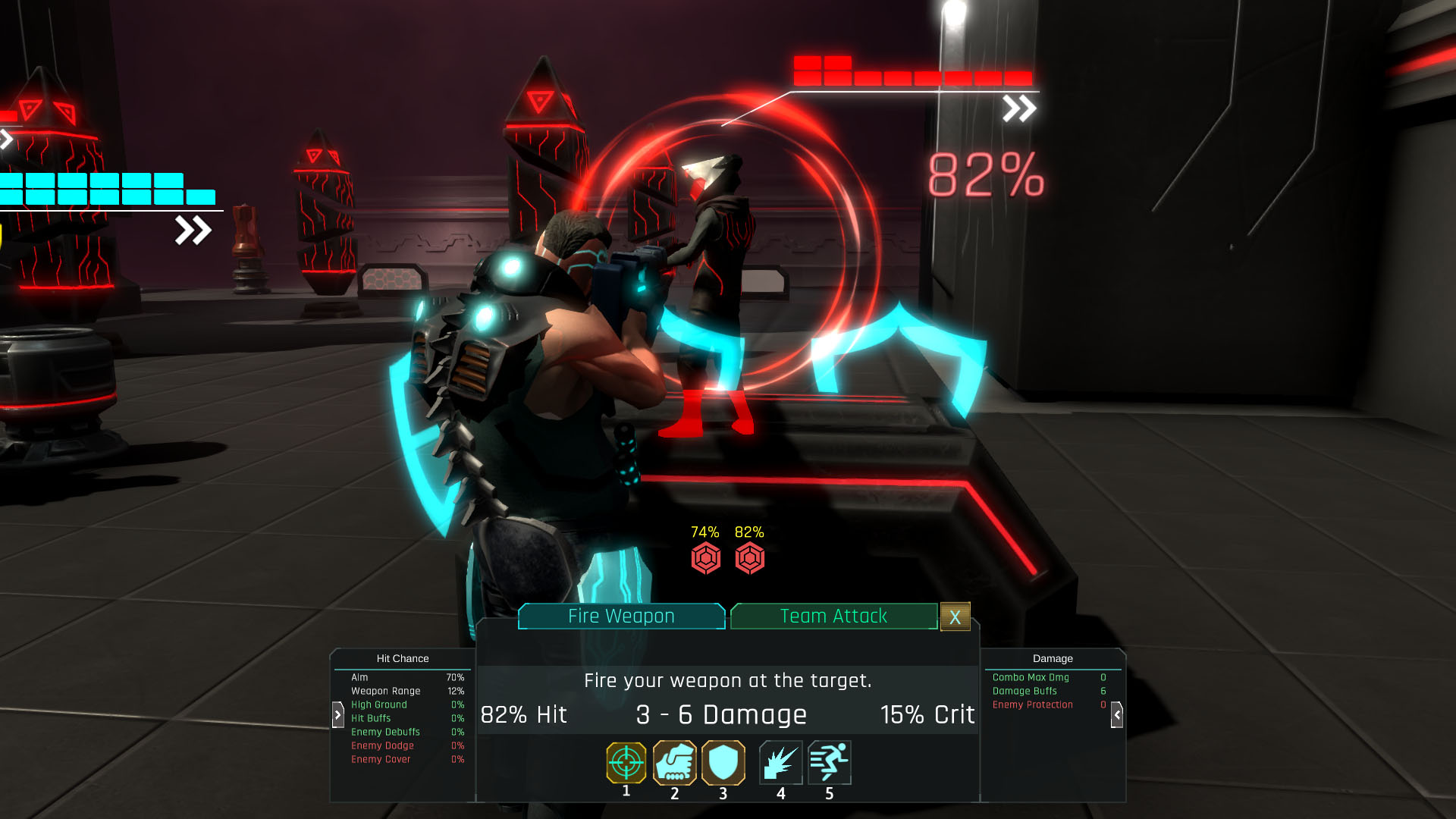Switch to the Fire Weapon tab

620,617
